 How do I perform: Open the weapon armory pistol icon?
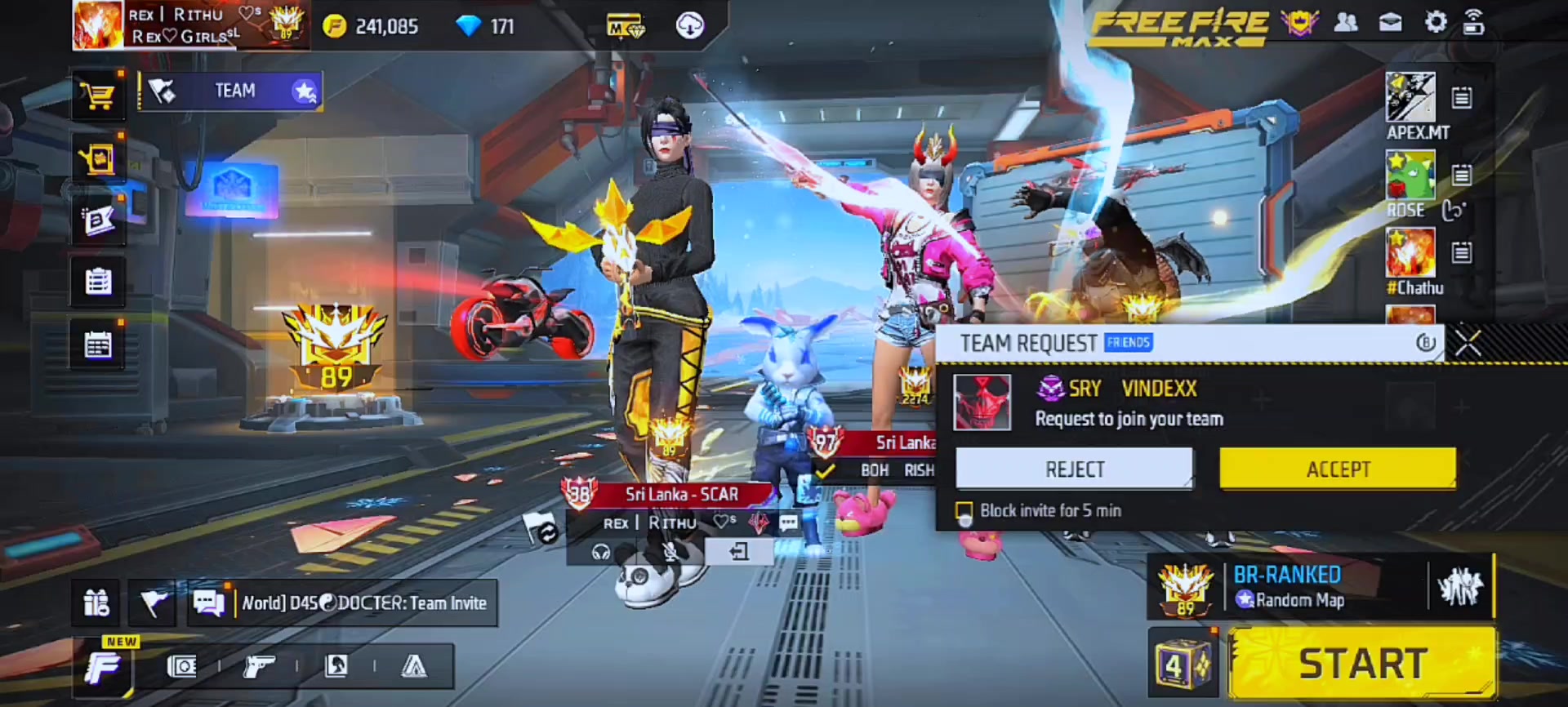coord(259,667)
